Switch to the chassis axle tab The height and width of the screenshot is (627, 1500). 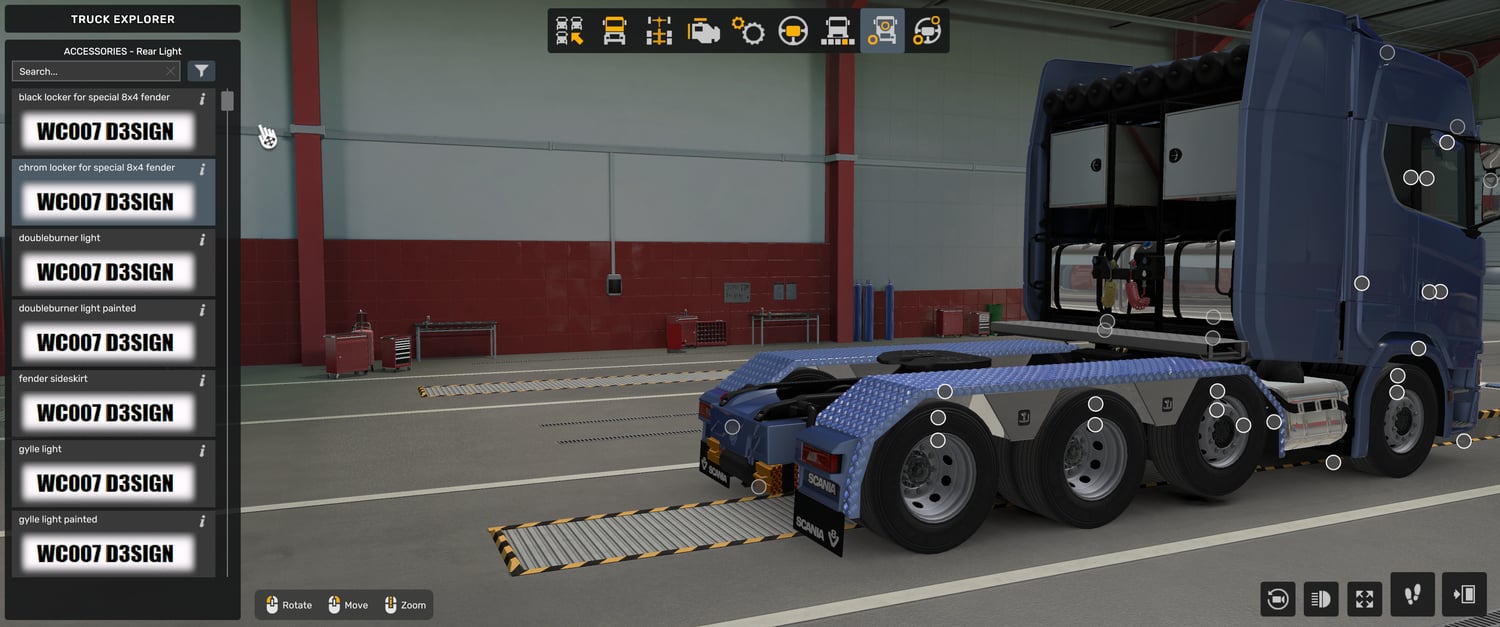click(659, 31)
